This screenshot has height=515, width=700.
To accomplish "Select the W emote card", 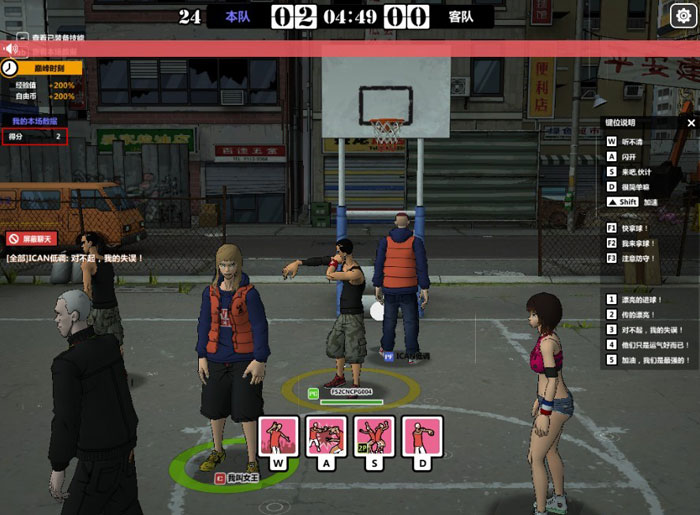I will 279,438.
